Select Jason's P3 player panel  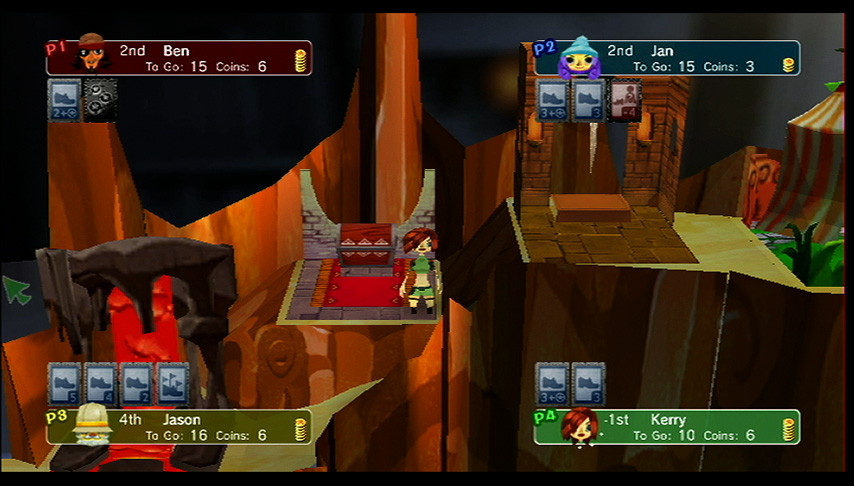tap(180, 427)
